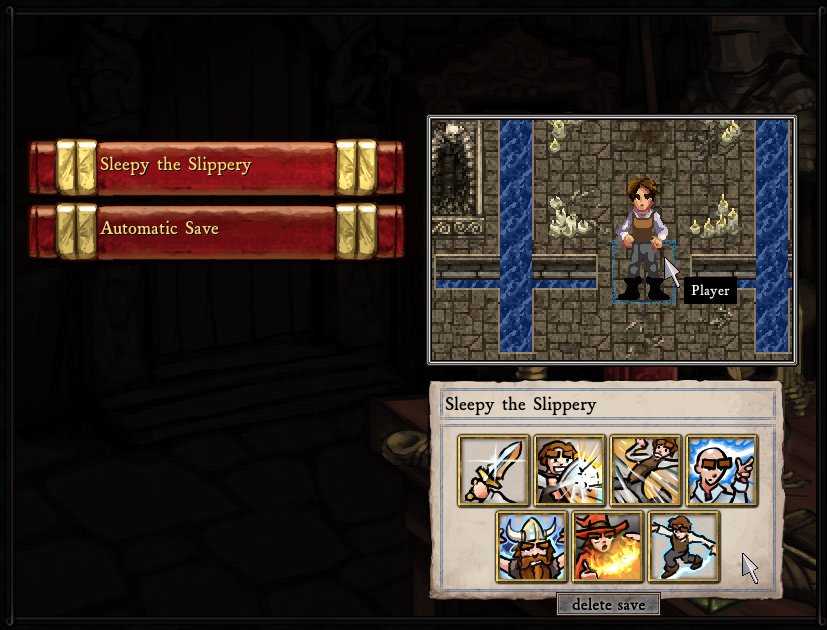Load the Automatic Save entry

216,229
